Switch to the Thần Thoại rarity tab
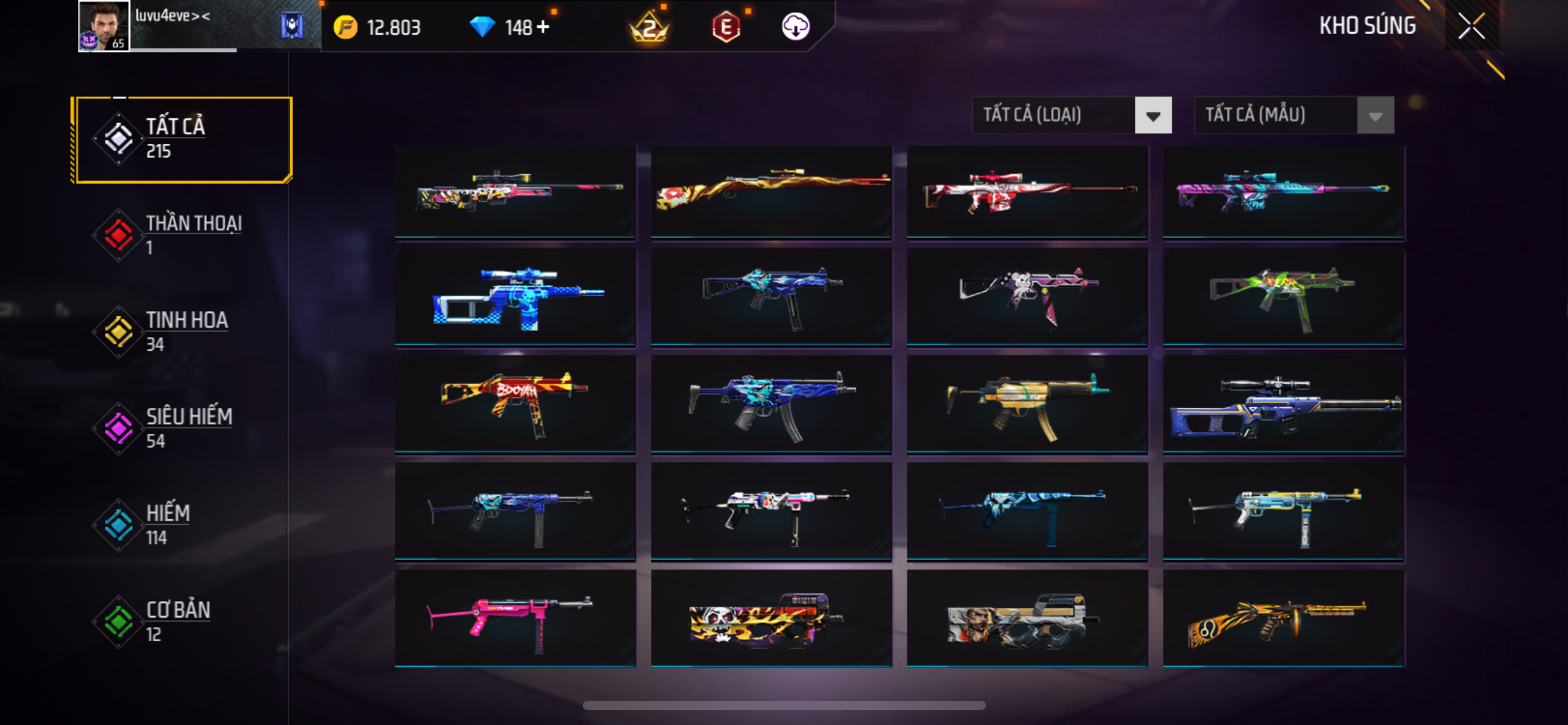Image resolution: width=1568 pixels, height=725 pixels. 181,235
